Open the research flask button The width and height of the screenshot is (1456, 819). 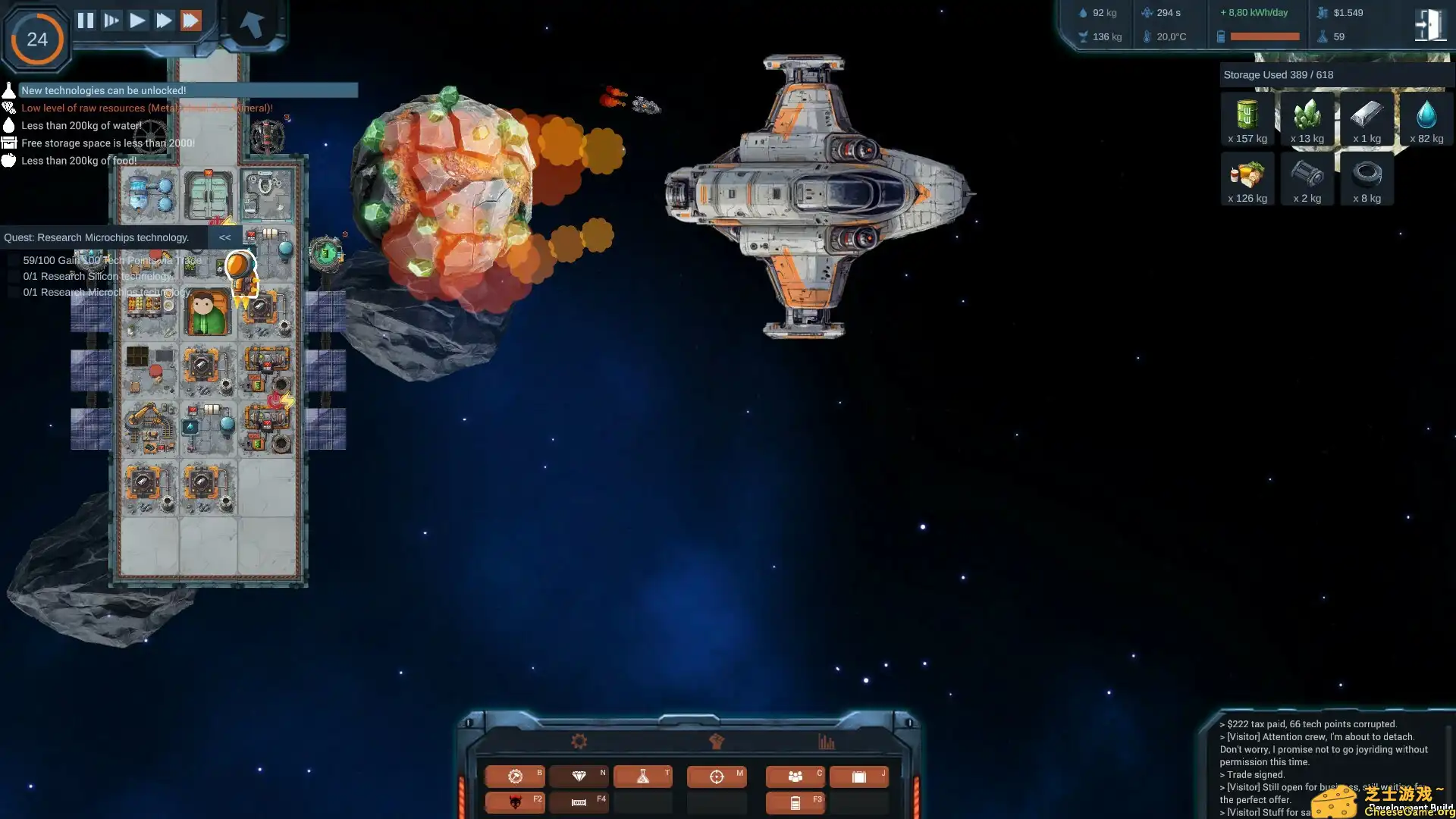click(x=642, y=777)
